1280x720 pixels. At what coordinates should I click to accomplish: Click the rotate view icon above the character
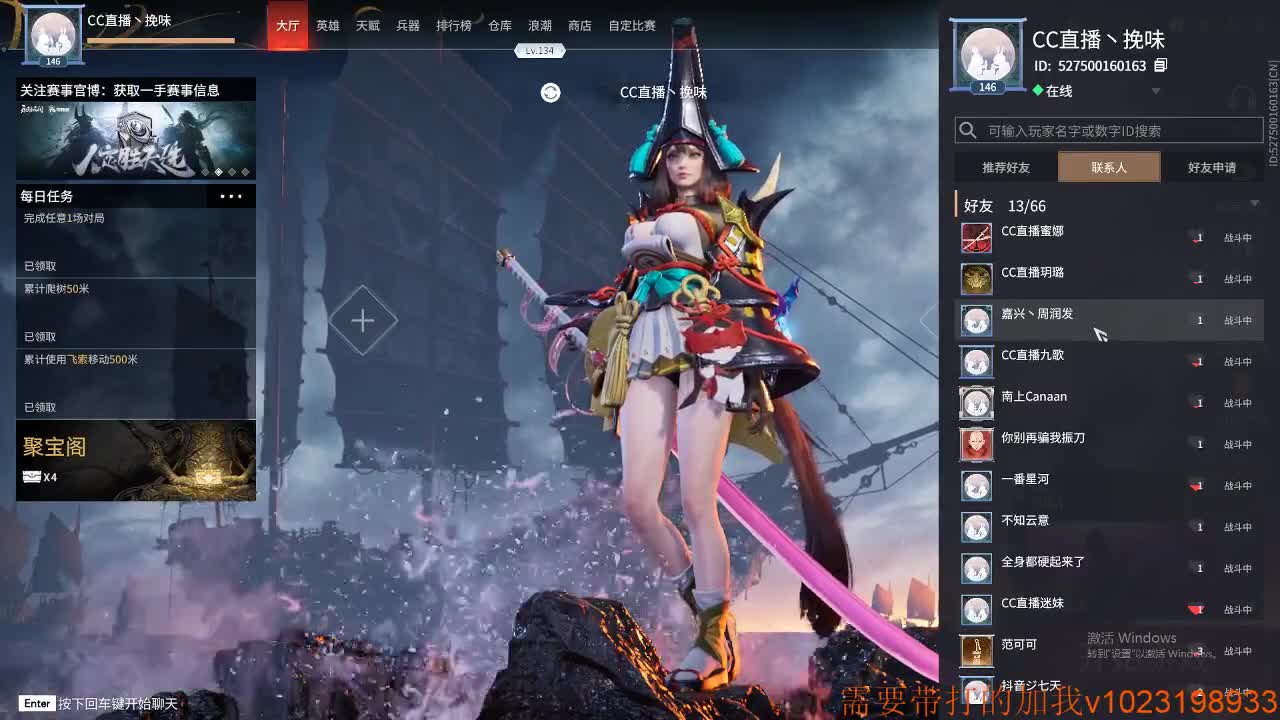tap(550, 91)
